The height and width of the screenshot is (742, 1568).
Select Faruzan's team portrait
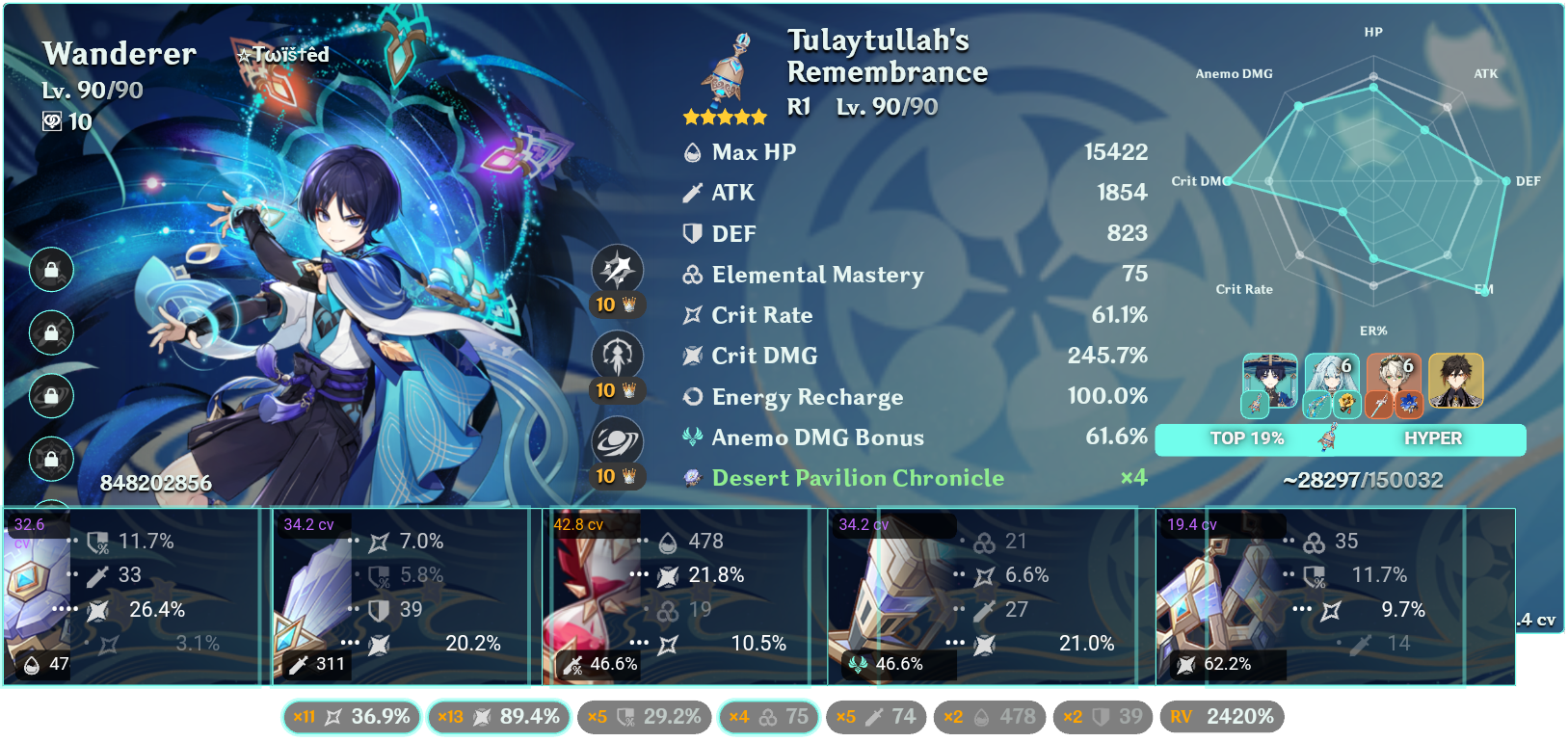tap(1331, 383)
